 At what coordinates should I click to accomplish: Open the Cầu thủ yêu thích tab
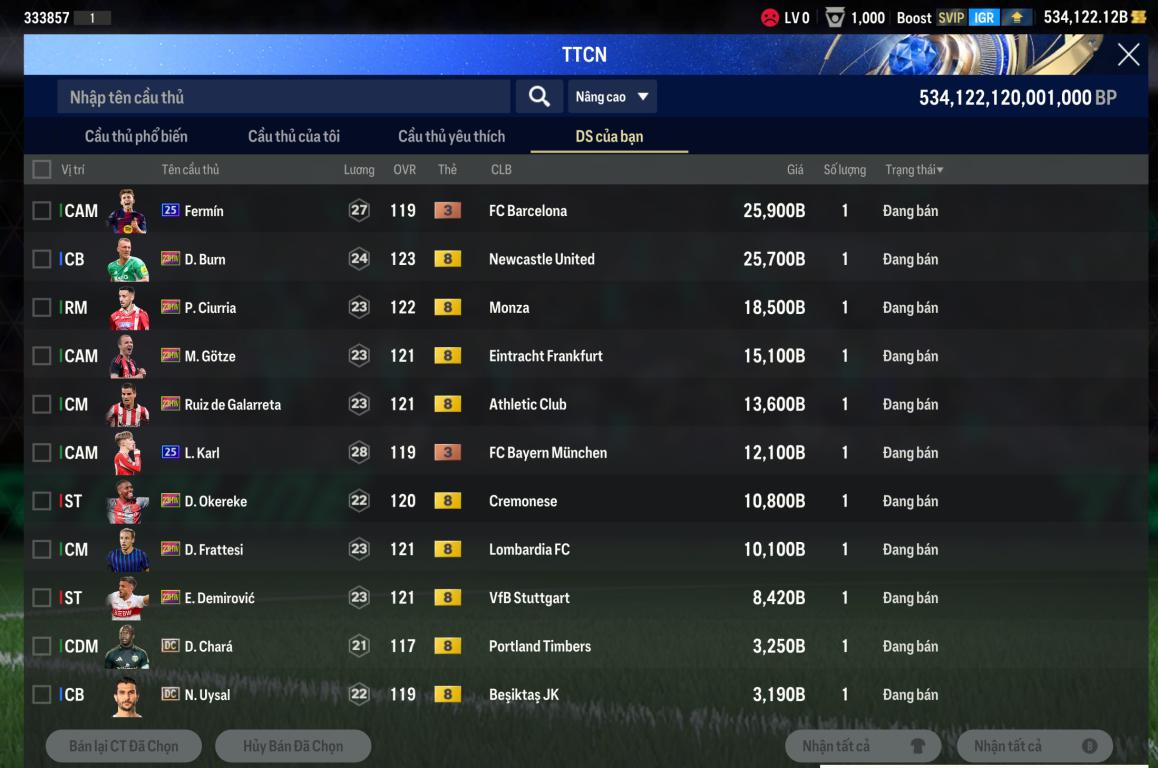pyautogui.click(x=451, y=136)
